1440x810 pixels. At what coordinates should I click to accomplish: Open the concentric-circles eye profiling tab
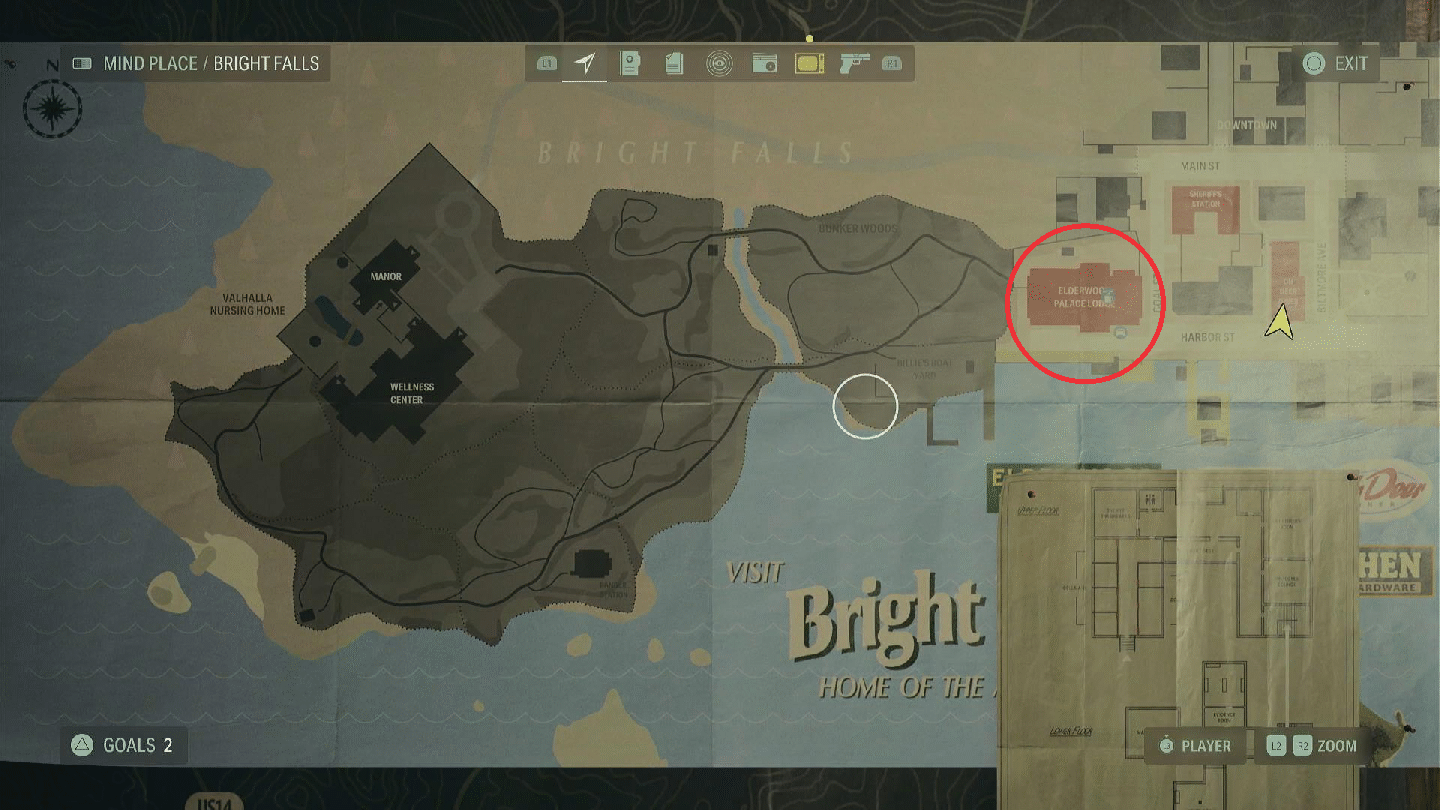point(717,64)
